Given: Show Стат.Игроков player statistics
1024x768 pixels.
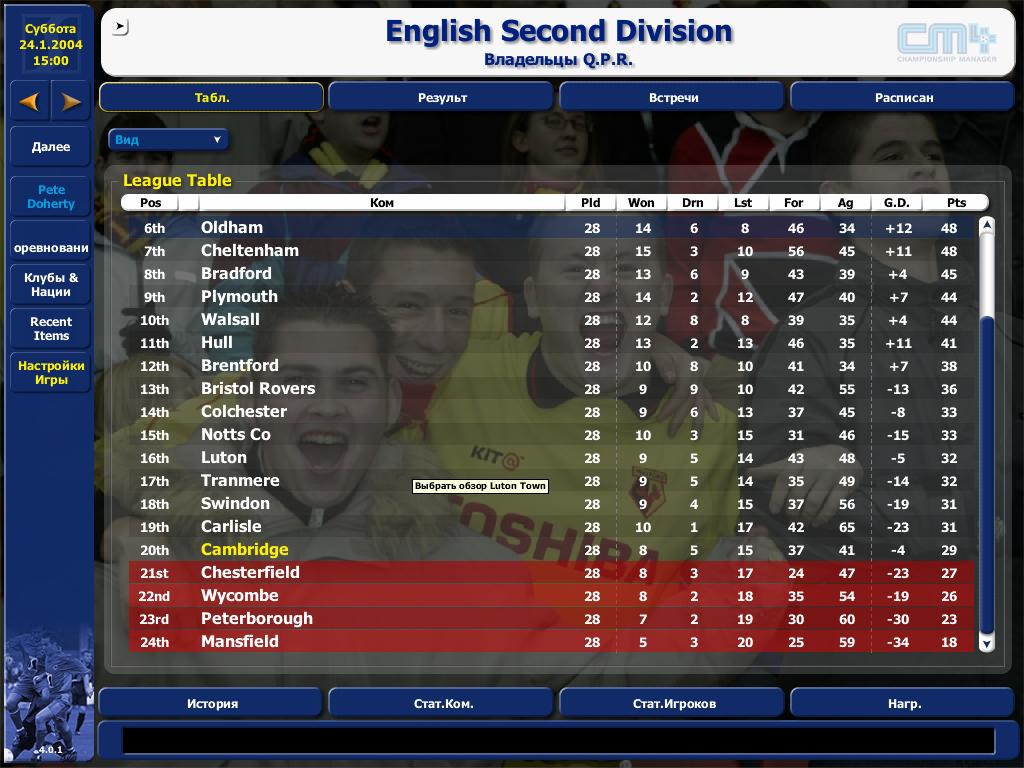Looking at the screenshot, I should pyautogui.click(x=672, y=703).
